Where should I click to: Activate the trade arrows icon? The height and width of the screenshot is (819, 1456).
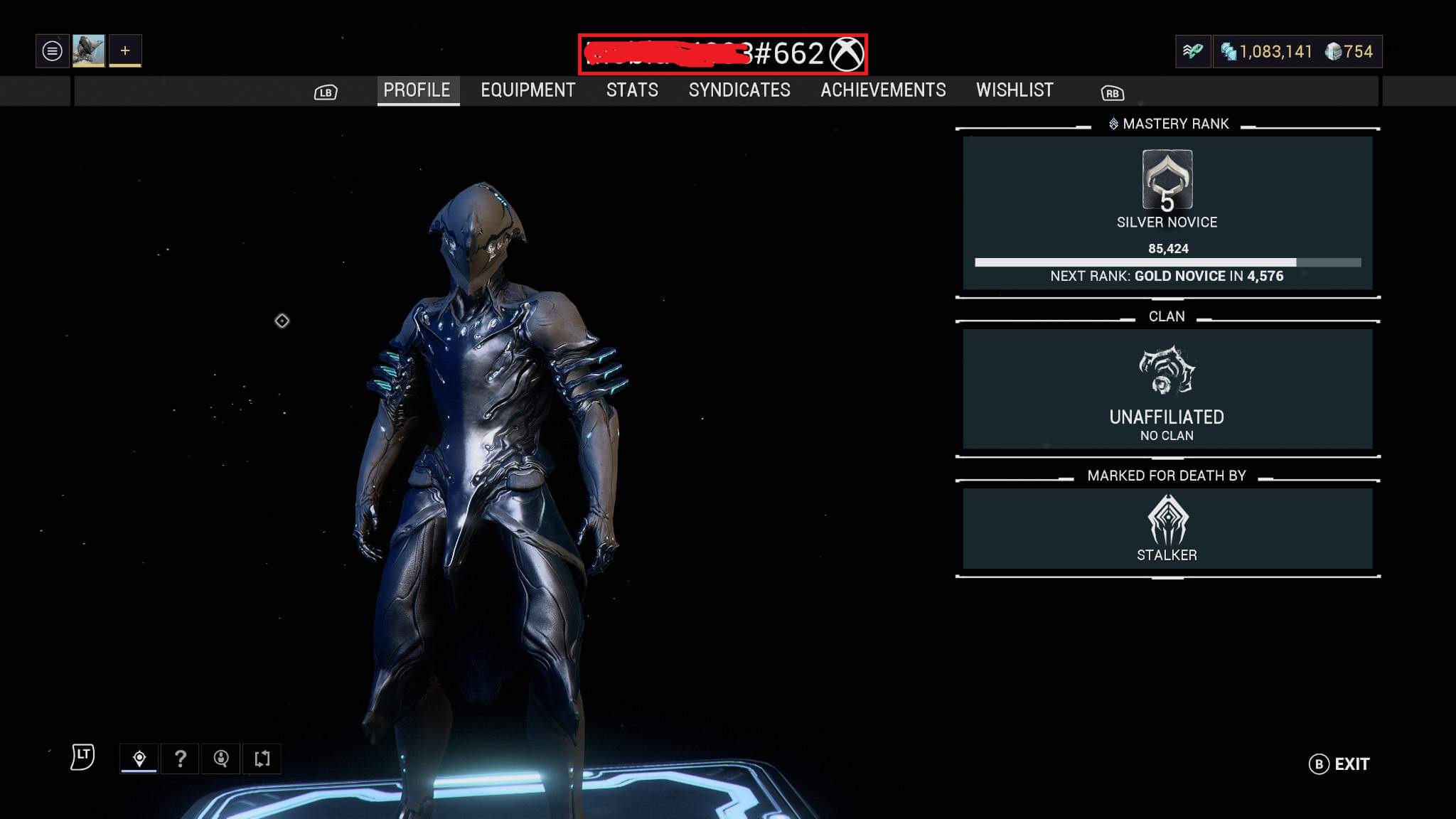(x=262, y=759)
